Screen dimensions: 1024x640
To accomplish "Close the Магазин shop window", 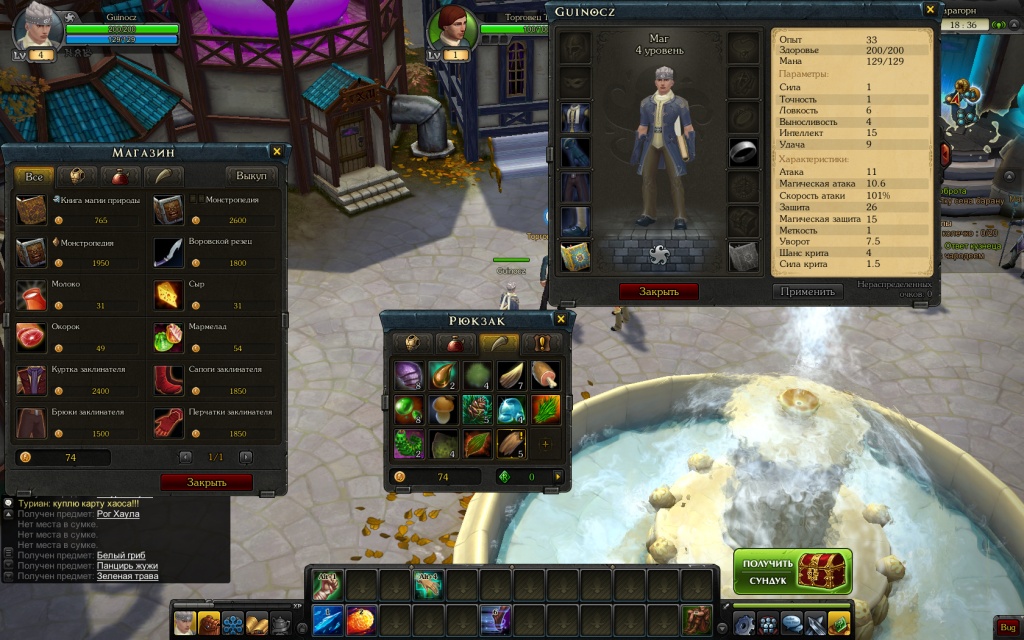I will tap(277, 151).
